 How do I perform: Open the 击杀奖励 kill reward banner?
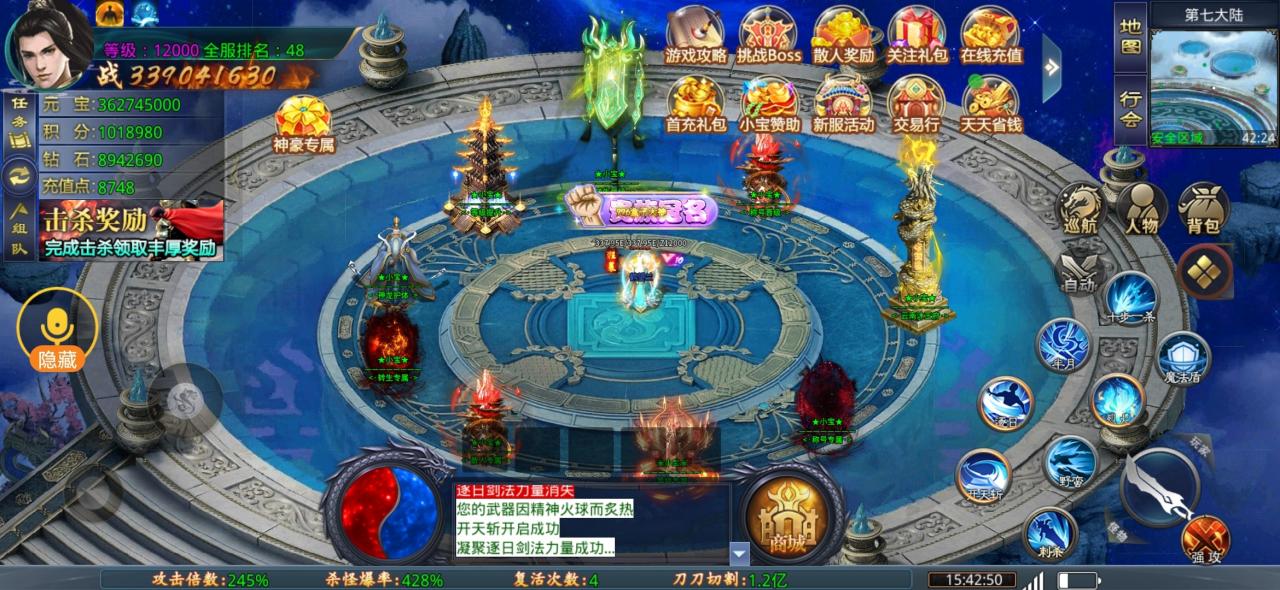pyautogui.click(x=131, y=230)
